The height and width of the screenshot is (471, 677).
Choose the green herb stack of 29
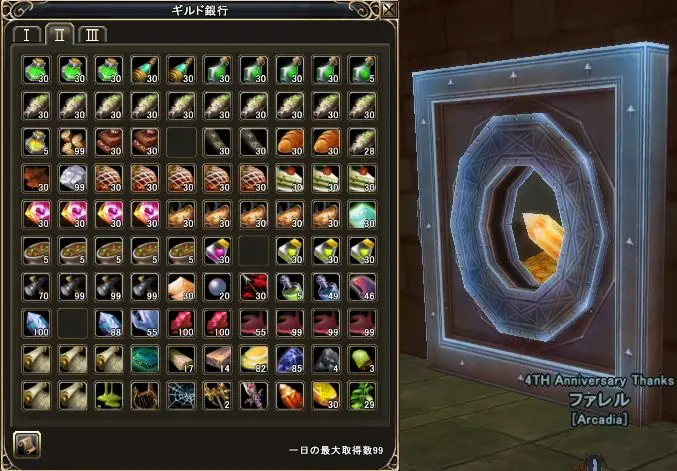(x=364, y=396)
